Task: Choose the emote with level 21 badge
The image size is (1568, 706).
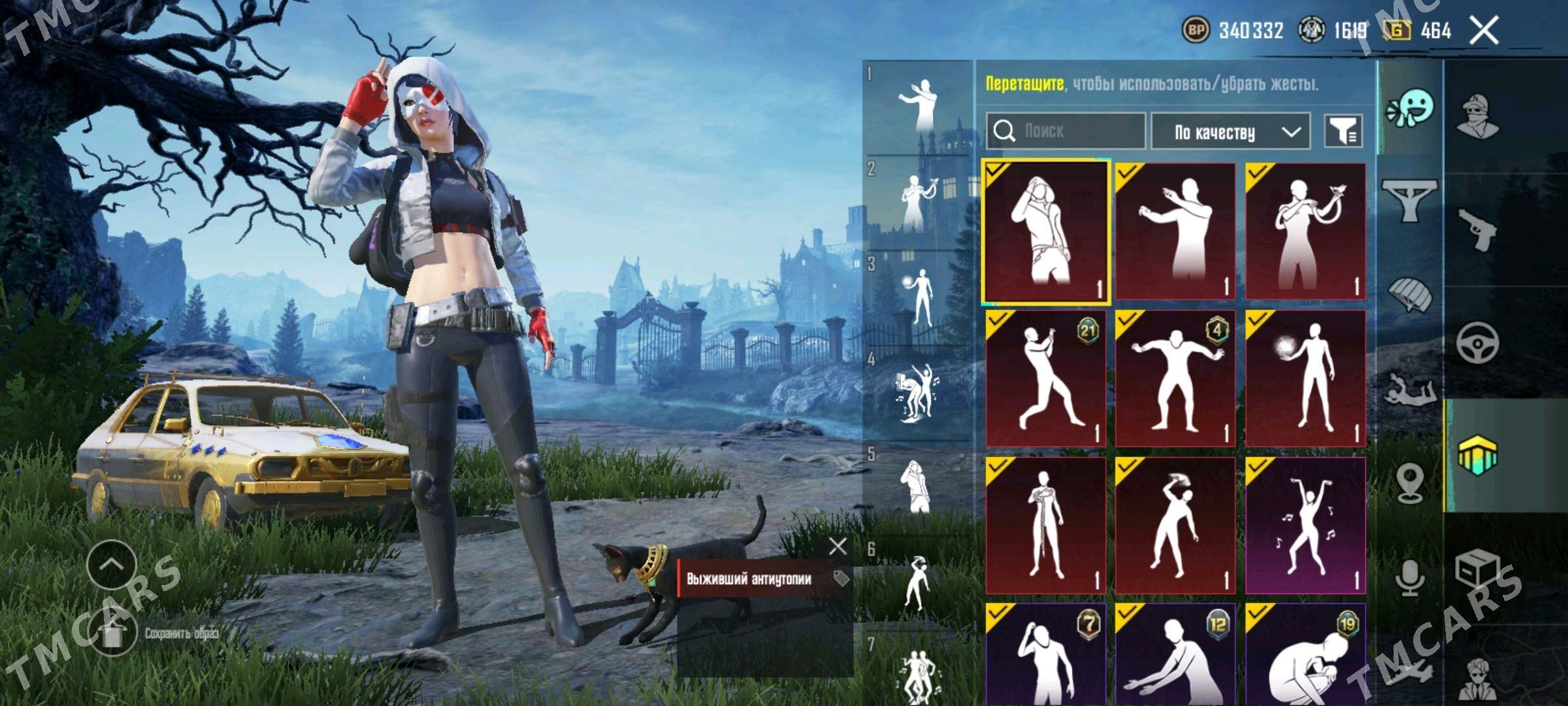Action: coord(1045,378)
